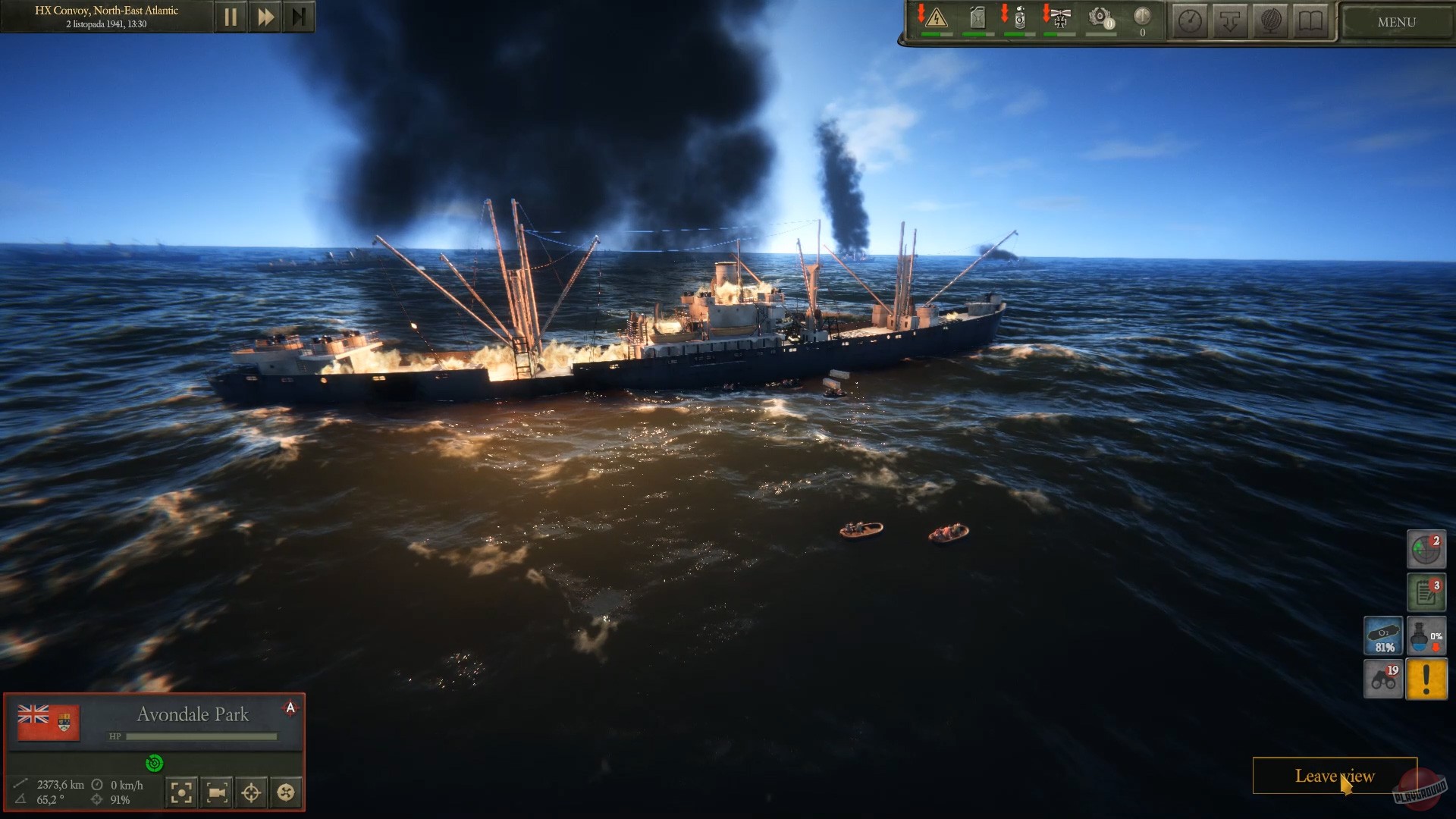The image size is (1456, 819).
Task: Toggle focus camera on the selected ship
Action: pos(181,792)
